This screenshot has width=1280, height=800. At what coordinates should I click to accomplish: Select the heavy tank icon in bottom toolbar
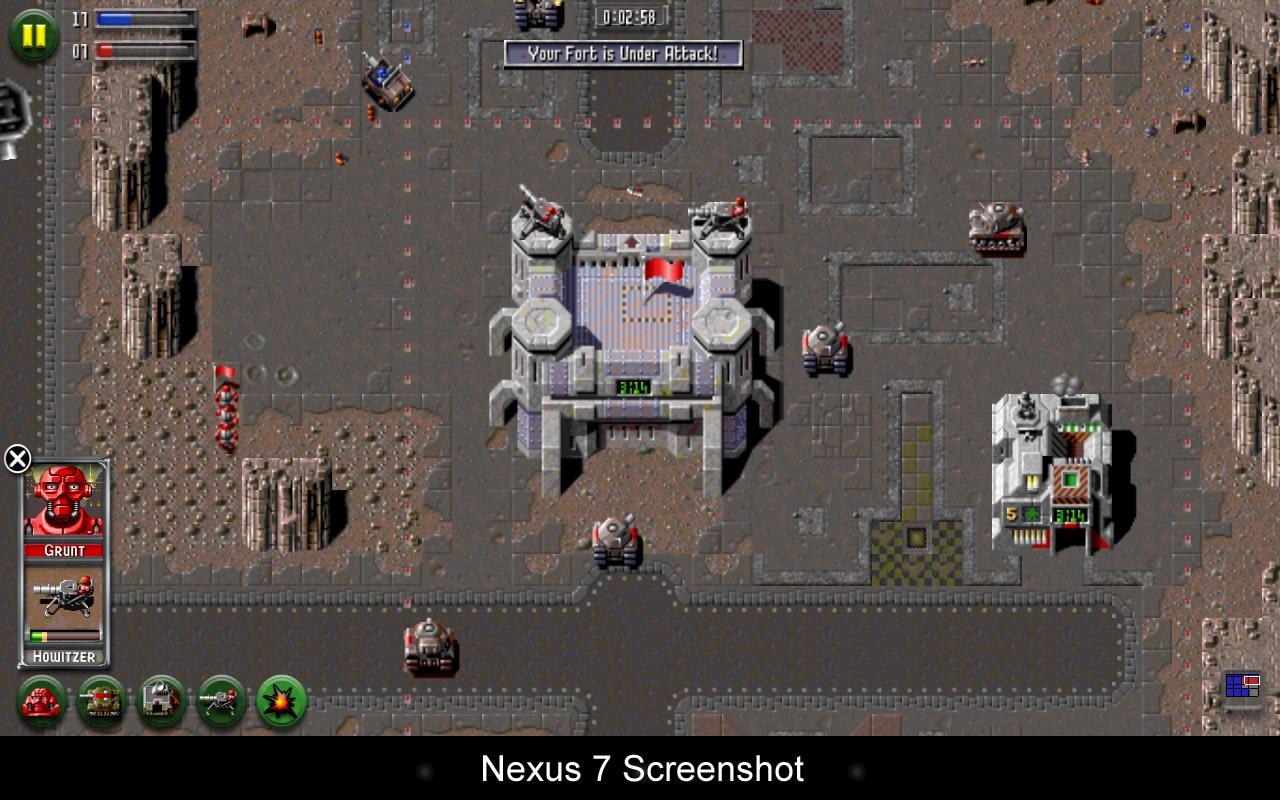pyautogui.click(x=99, y=703)
